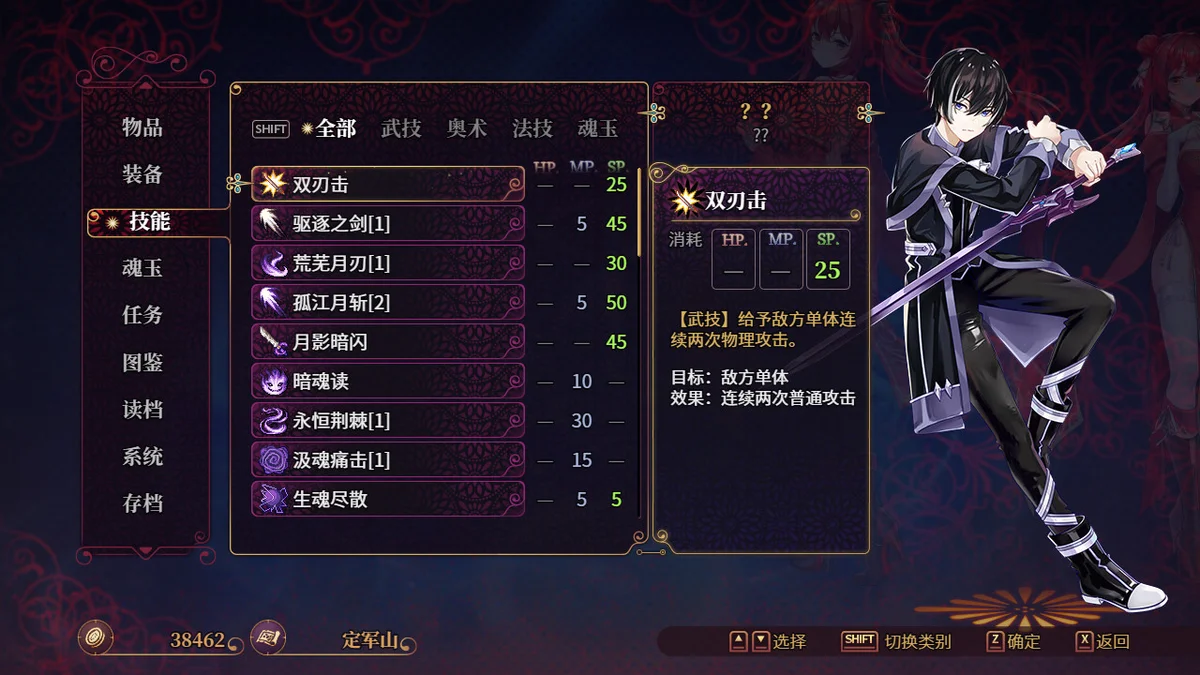Image resolution: width=1200 pixels, height=675 pixels.
Task: Switch to the 武技 skill tab
Action: point(401,128)
